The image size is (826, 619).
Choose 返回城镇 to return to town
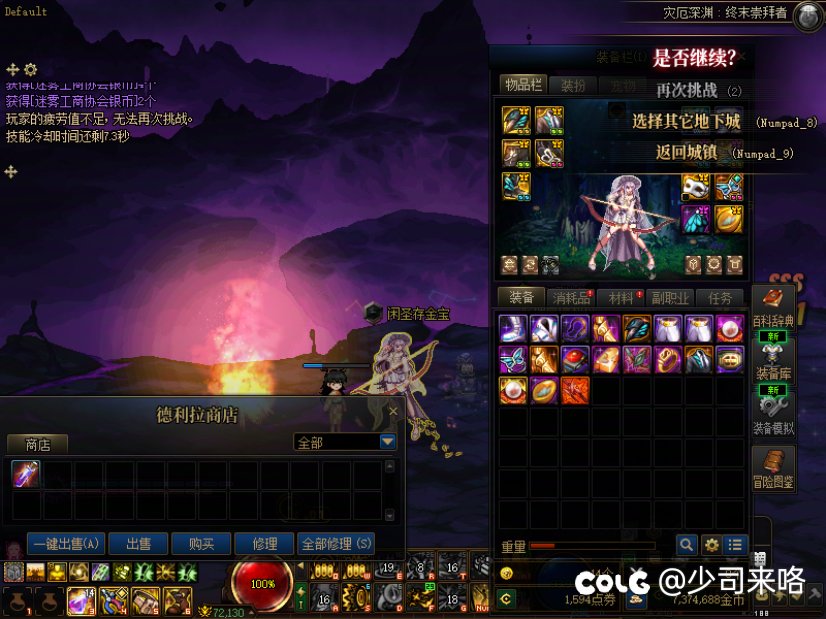686,153
